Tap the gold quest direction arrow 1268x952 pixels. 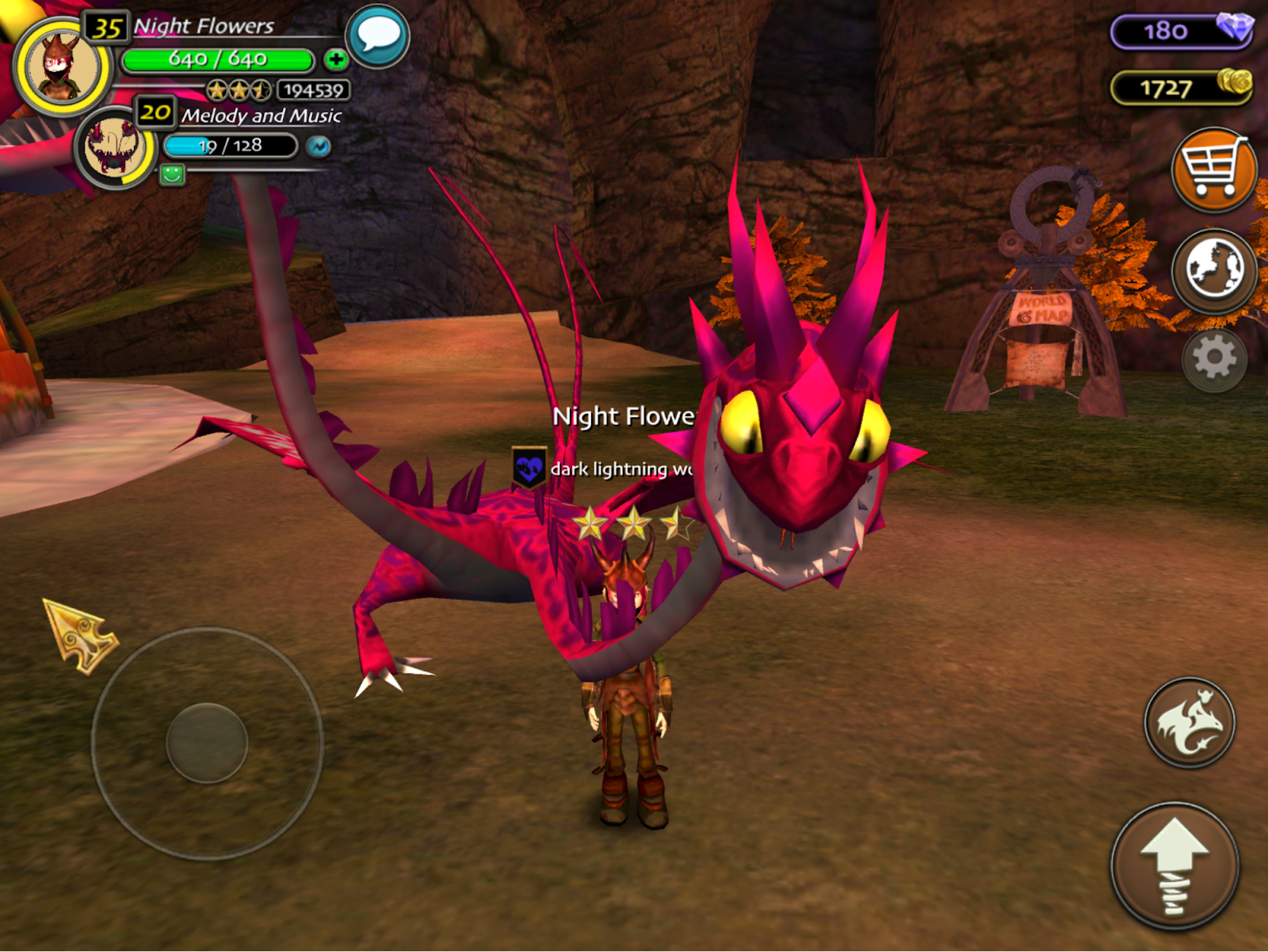[79, 635]
